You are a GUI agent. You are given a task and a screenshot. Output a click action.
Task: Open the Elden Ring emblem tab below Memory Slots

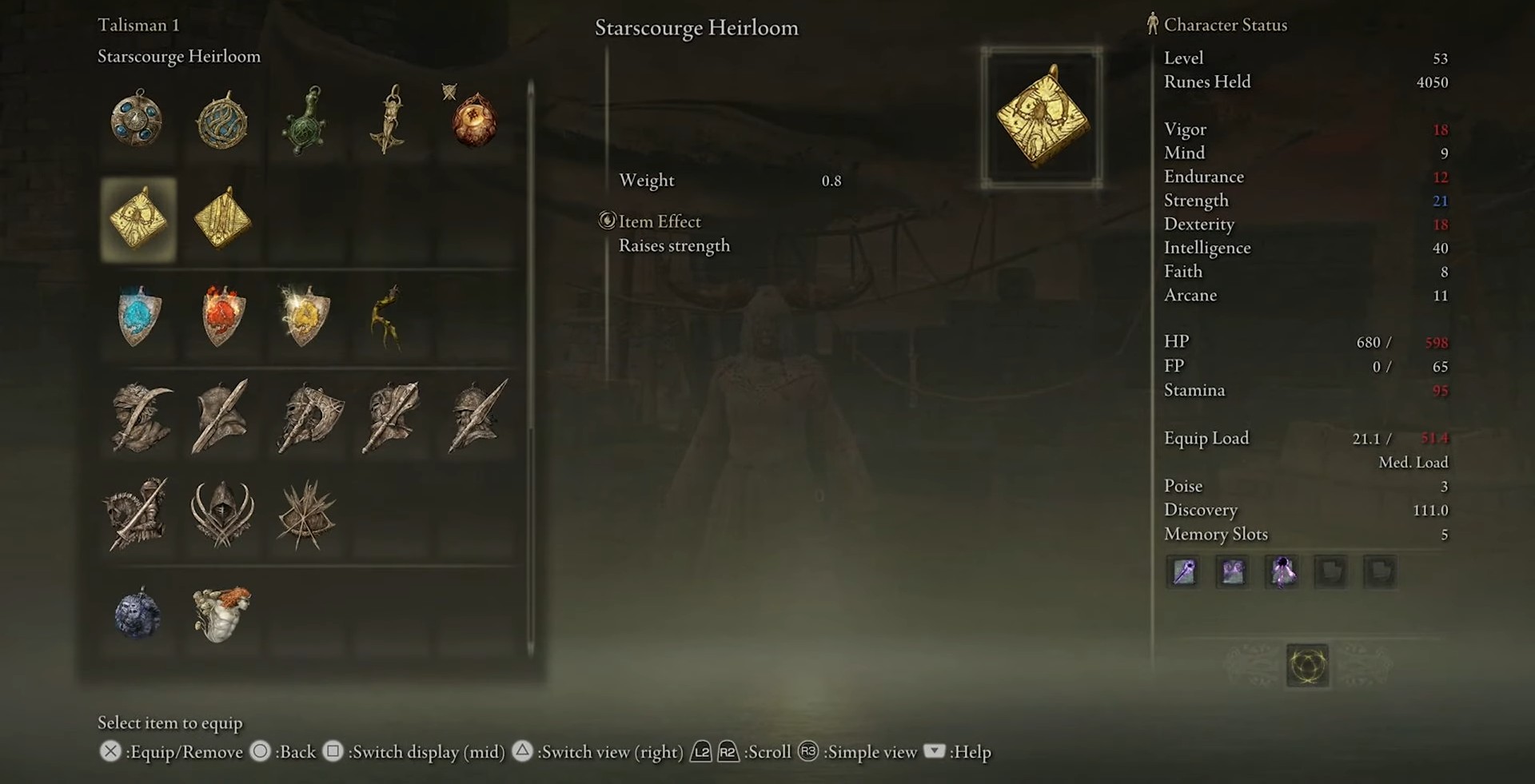click(x=1308, y=666)
